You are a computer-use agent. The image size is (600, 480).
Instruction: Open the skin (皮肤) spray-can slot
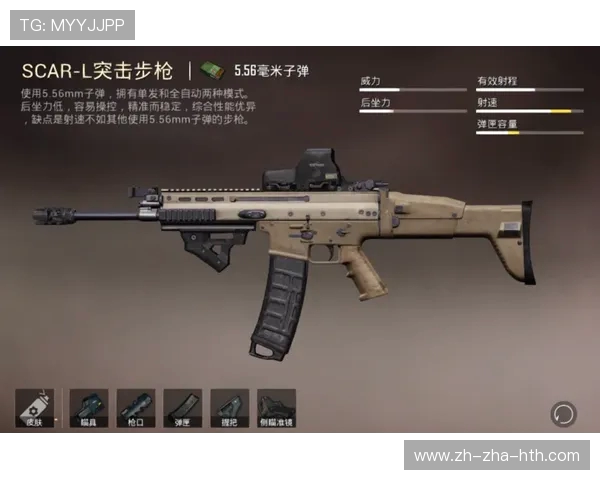[34, 408]
